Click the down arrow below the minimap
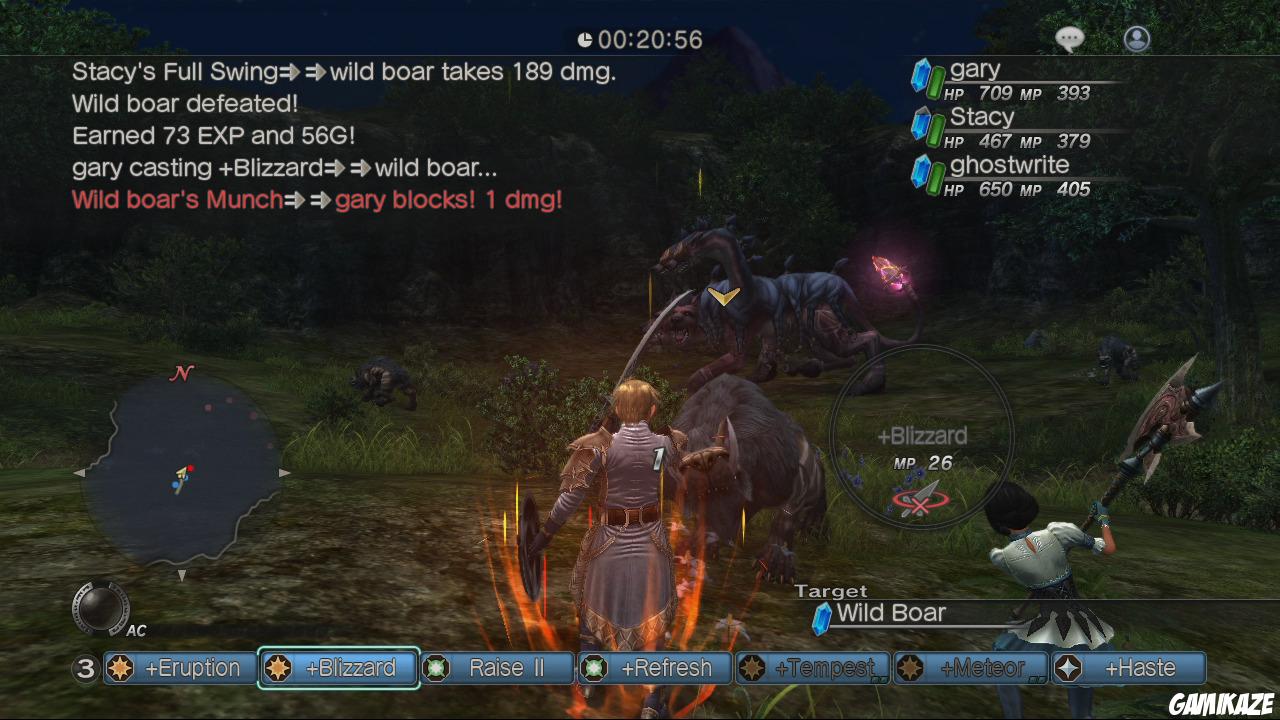Viewport: 1280px width, 720px height. click(181, 577)
